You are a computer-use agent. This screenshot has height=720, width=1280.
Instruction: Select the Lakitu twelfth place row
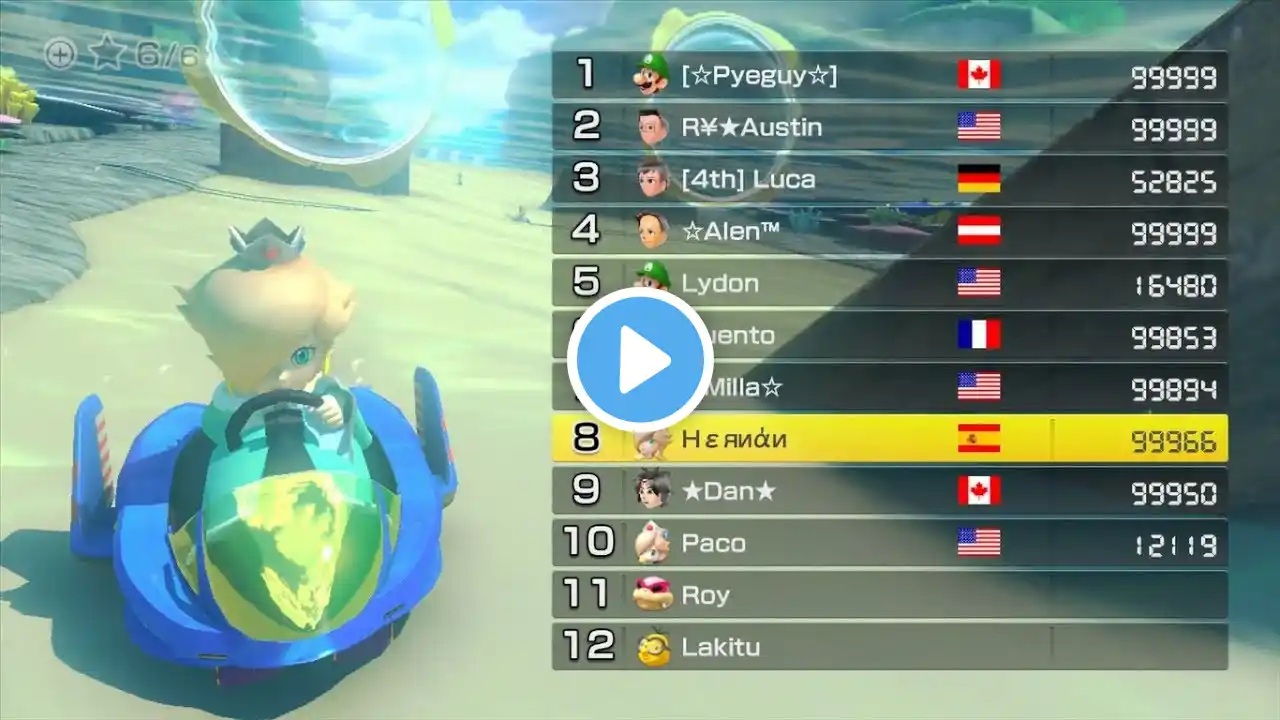coord(889,647)
